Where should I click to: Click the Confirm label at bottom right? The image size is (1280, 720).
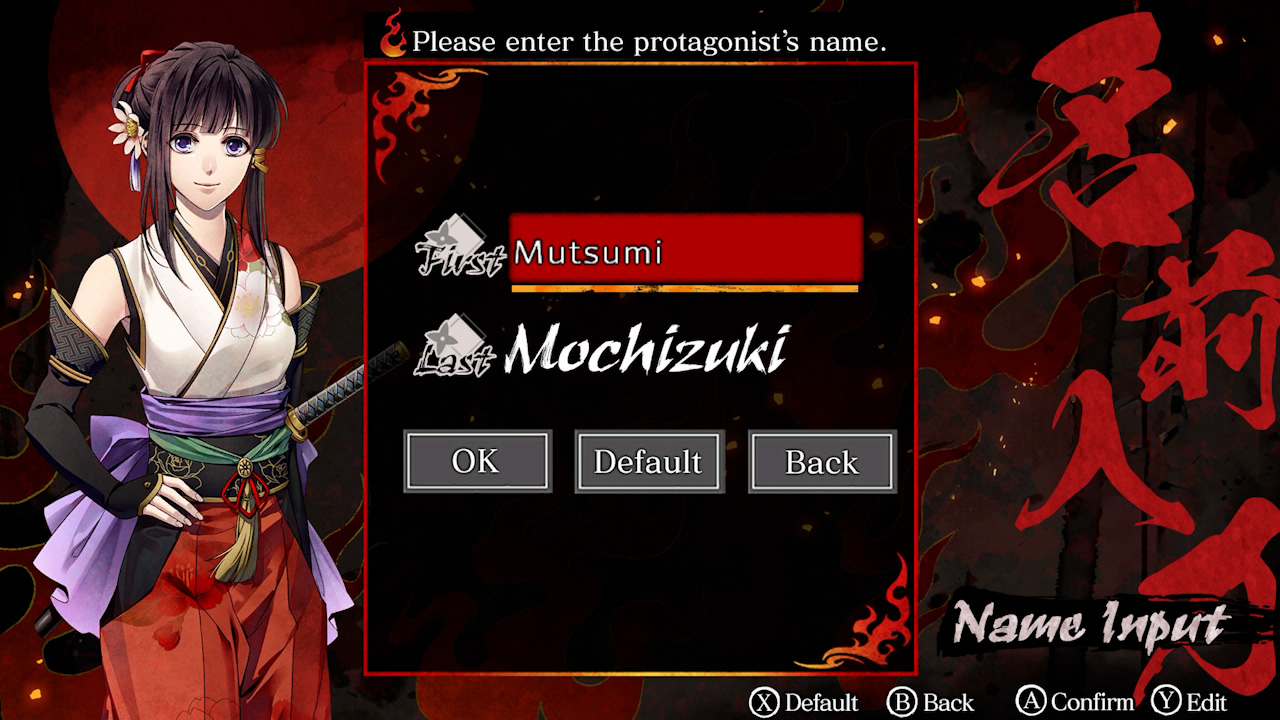(1095, 701)
